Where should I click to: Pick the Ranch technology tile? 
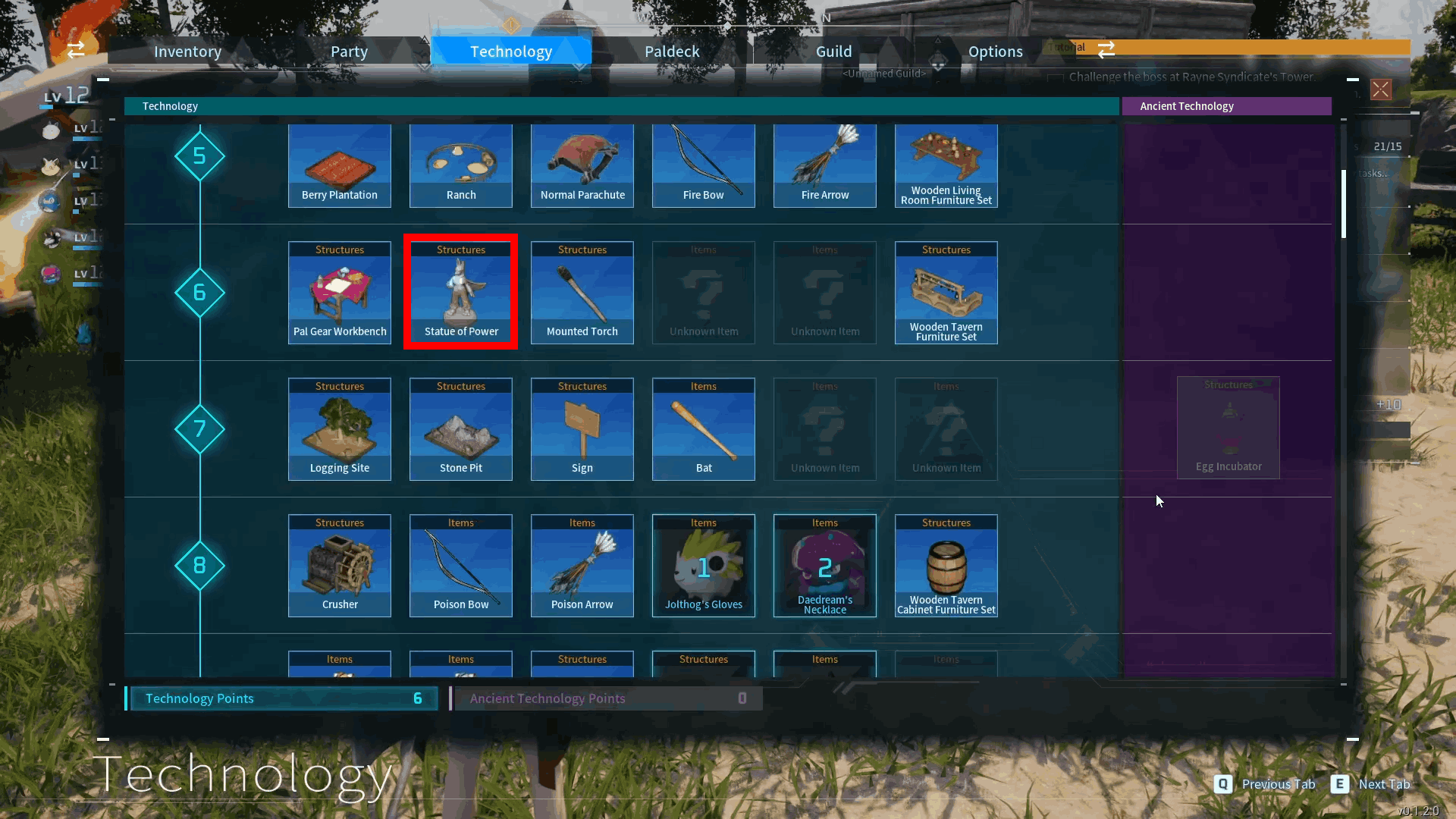[x=461, y=167]
